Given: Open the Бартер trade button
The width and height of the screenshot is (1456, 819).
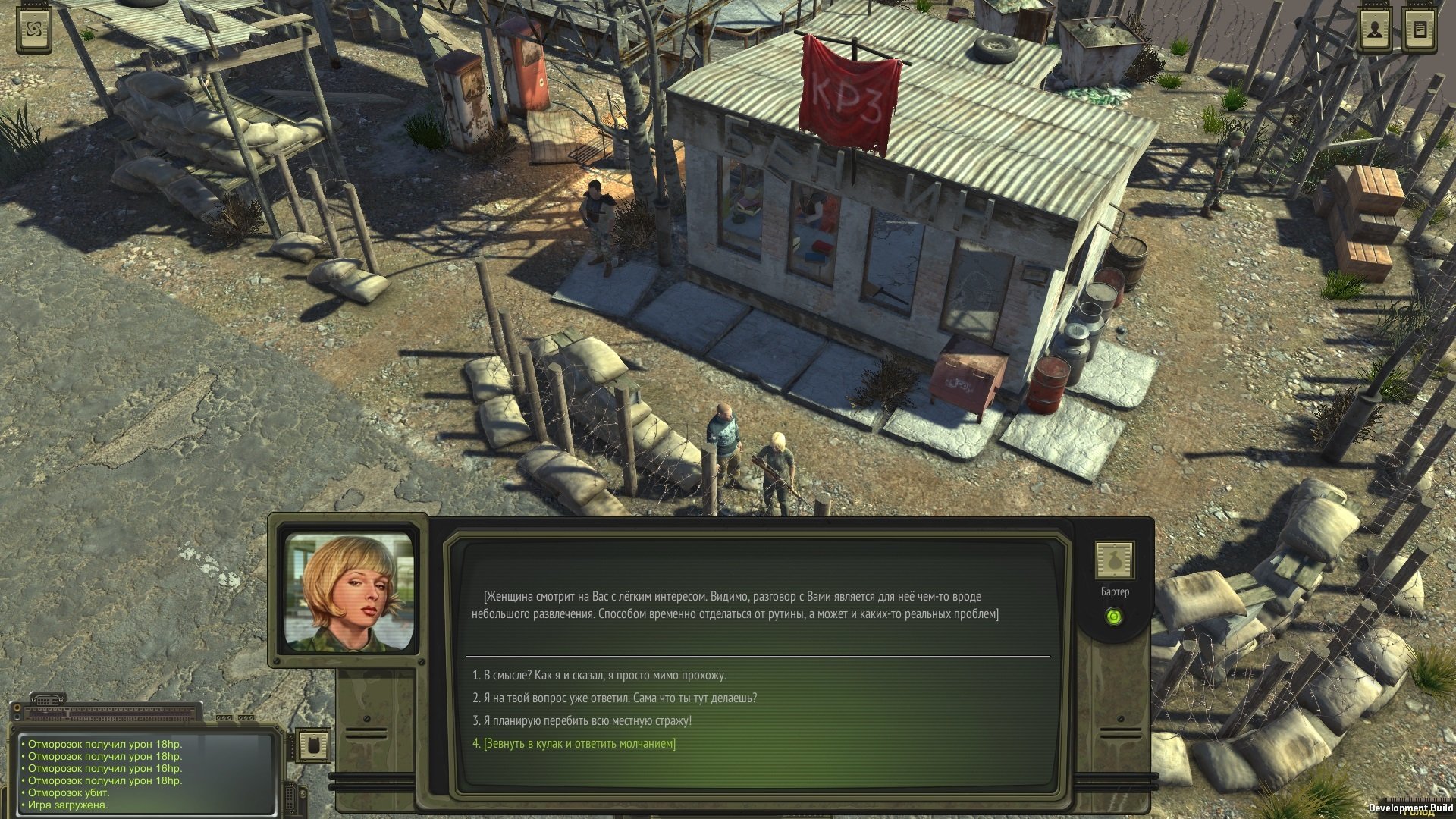Looking at the screenshot, I should pos(1115,561).
